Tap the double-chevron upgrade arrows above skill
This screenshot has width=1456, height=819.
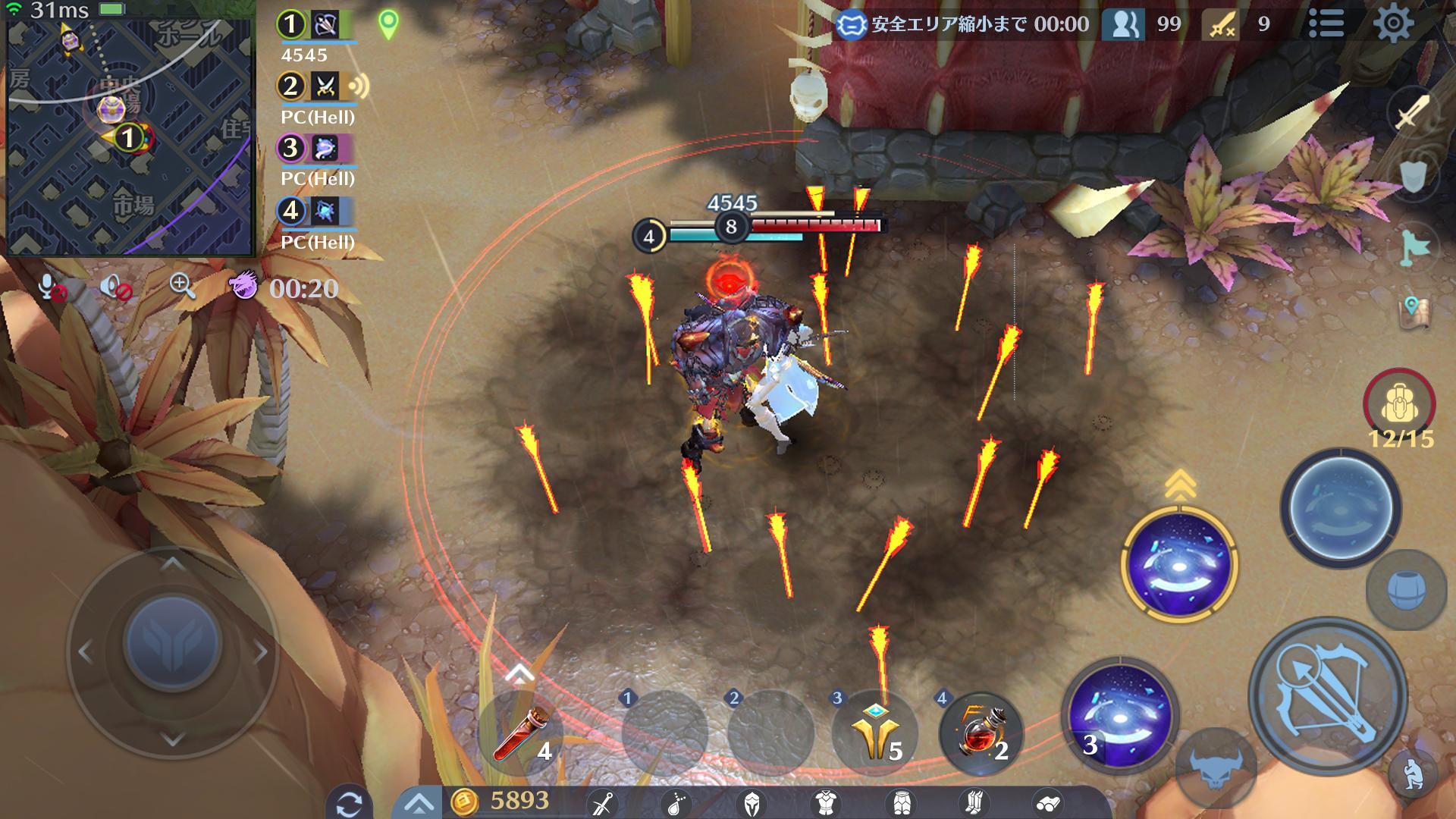1181,483
